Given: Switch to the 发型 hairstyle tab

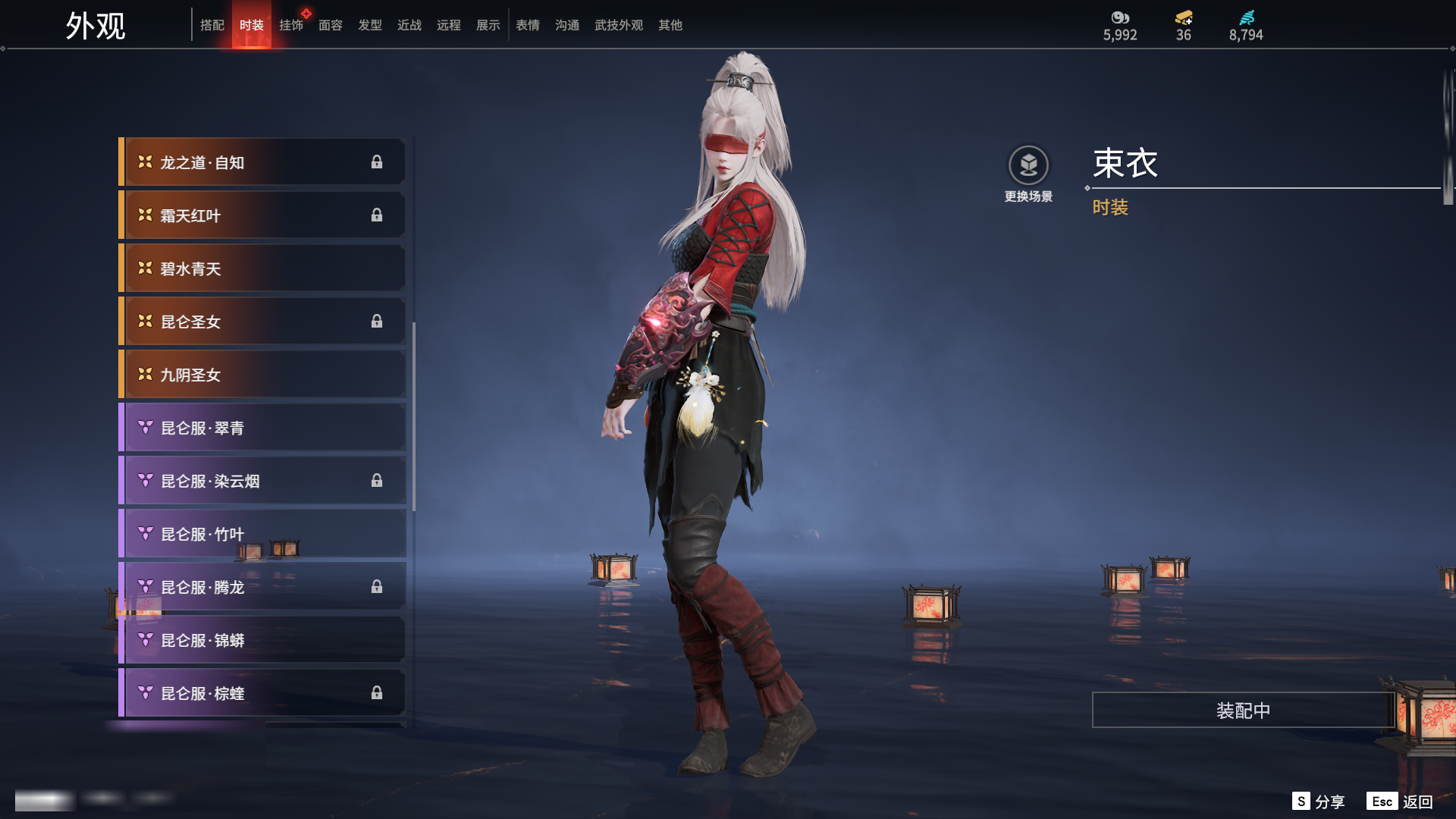Looking at the screenshot, I should click(369, 25).
